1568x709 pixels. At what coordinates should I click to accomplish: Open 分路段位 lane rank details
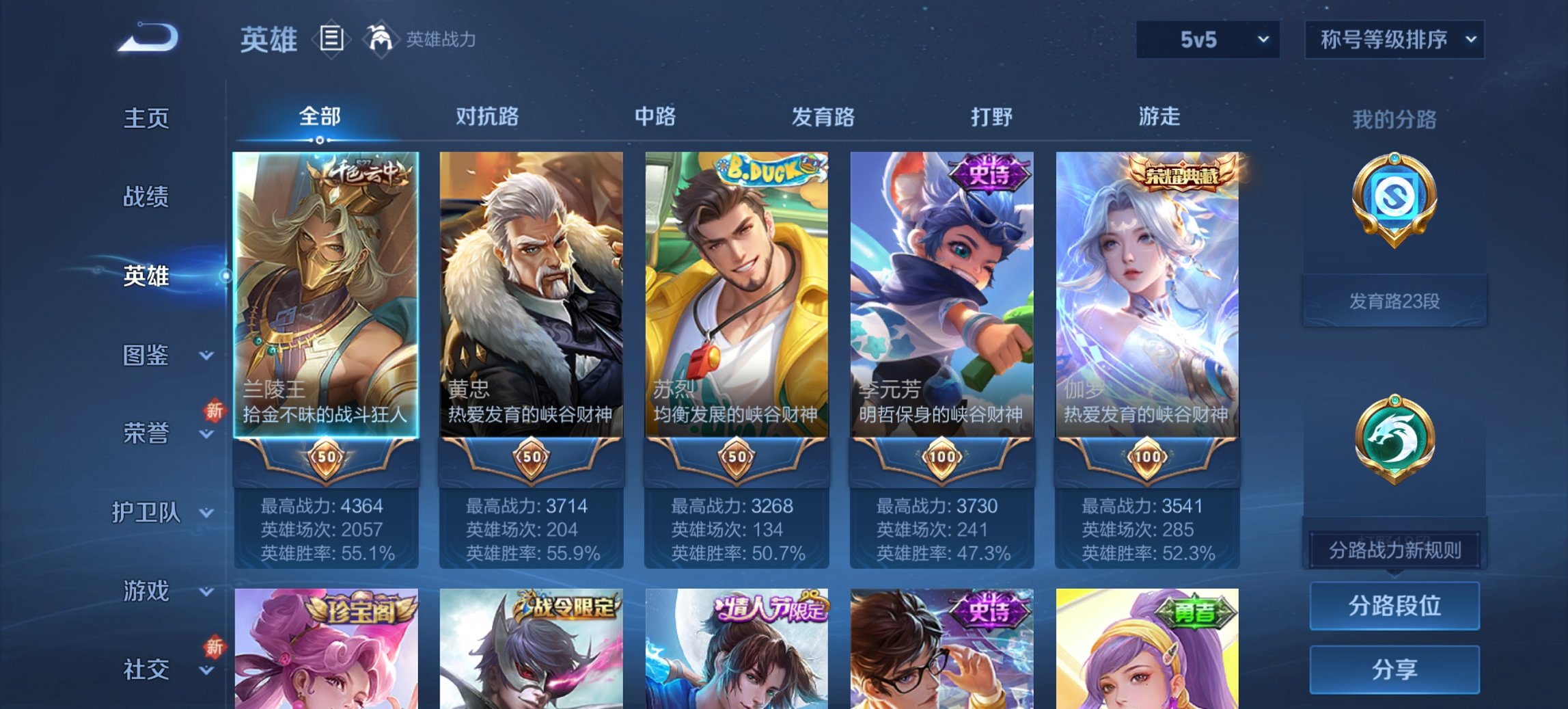tap(1394, 606)
